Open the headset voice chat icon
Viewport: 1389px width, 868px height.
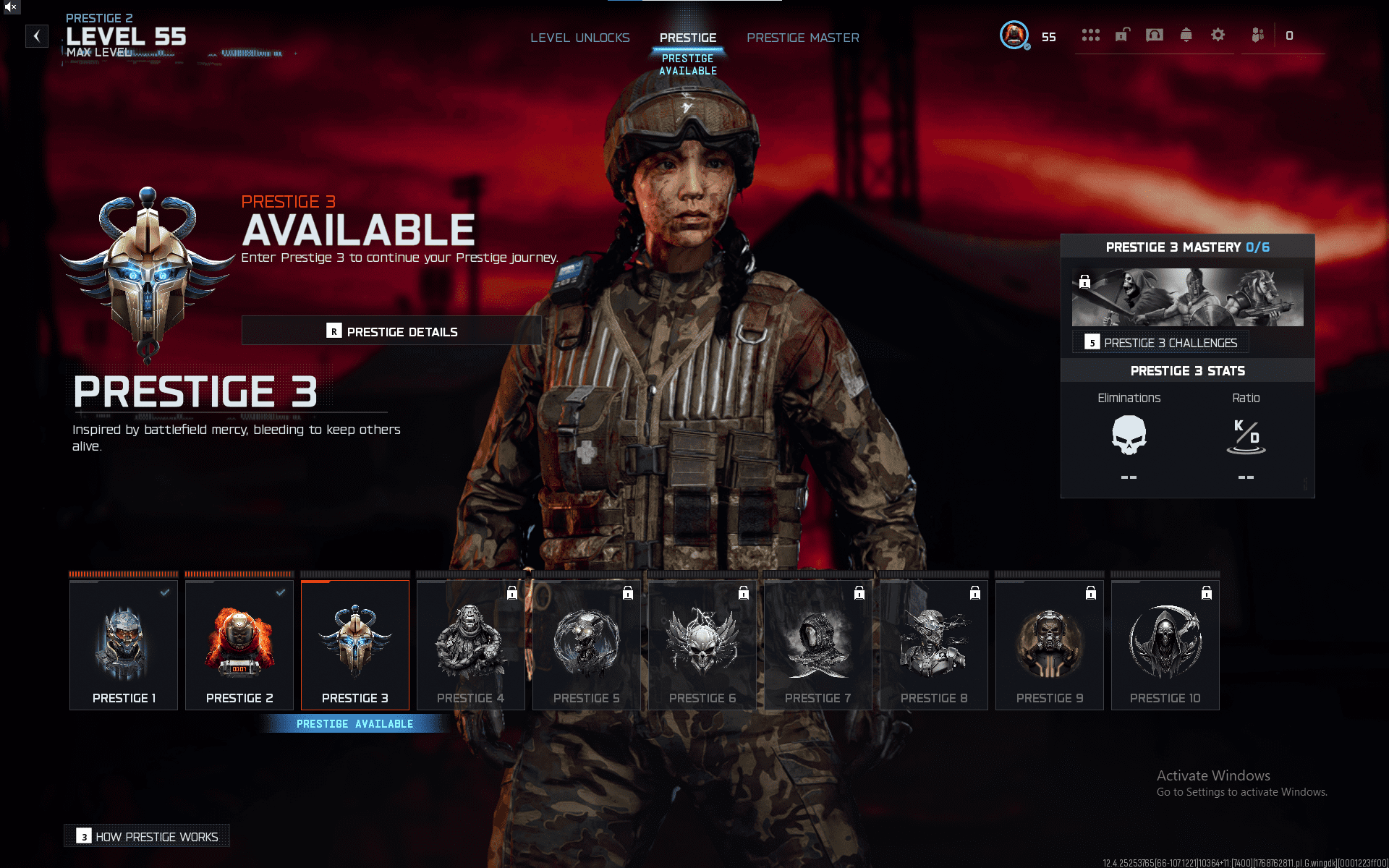pyautogui.click(x=1155, y=35)
